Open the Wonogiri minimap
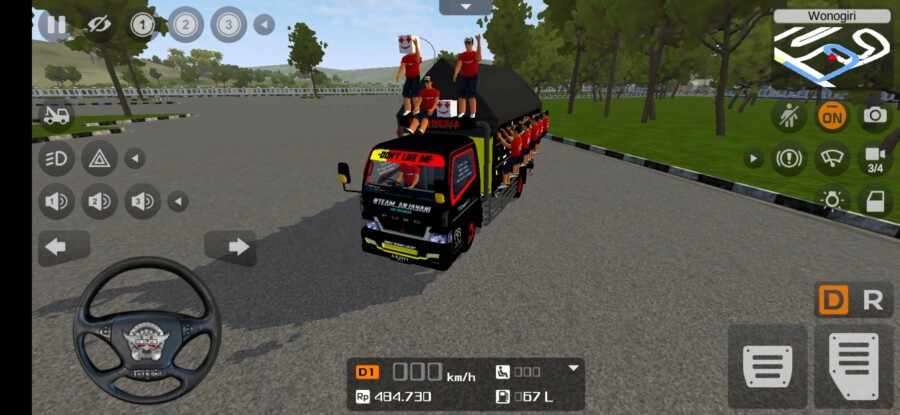Image resolution: width=900 pixels, height=415 pixels. pos(832,50)
